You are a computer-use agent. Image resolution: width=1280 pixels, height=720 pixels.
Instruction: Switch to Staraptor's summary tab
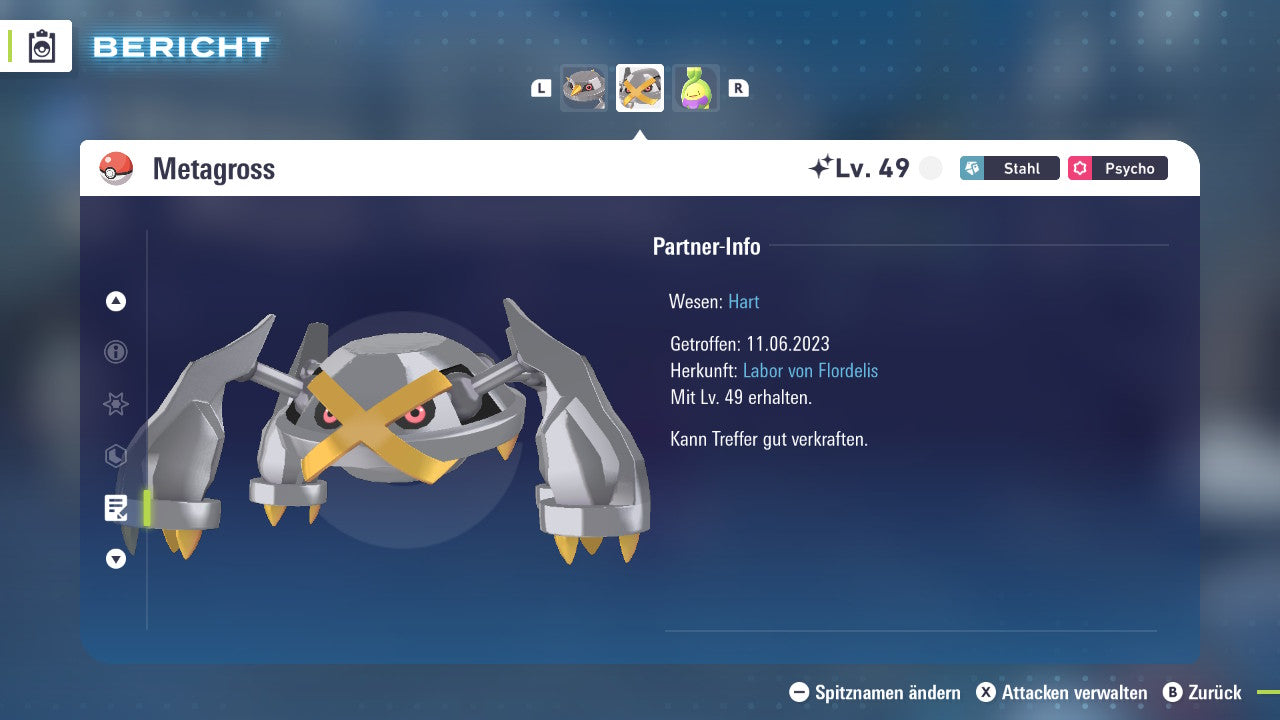pos(584,88)
